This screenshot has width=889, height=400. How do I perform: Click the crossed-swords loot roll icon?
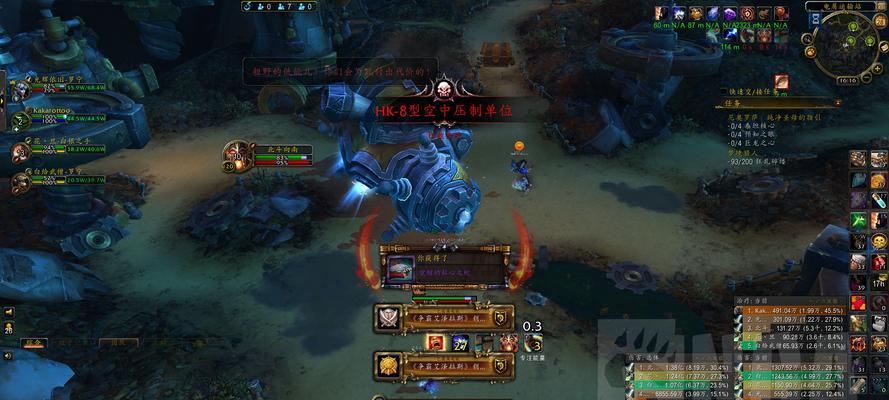pyautogui.click(x=388, y=318)
